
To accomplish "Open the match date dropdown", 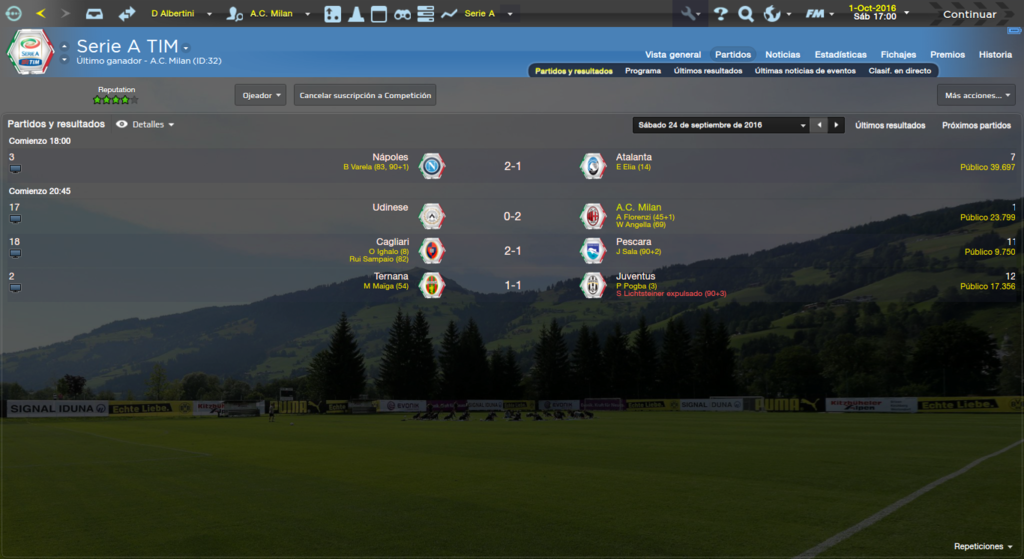I will (721, 125).
